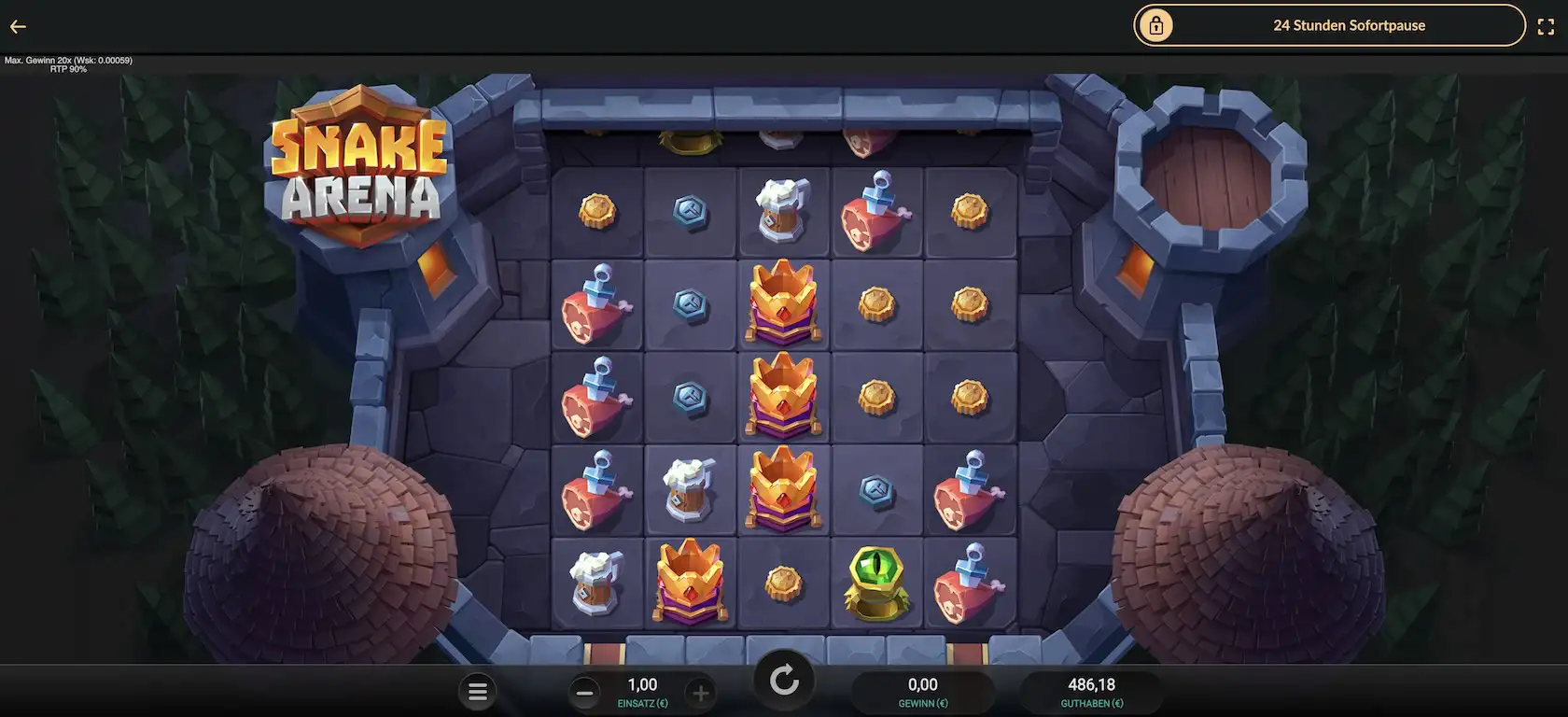Go back using the arrow icon top left
The image size is (1568, 717).
pyautogui.click(x=17, y=26)
